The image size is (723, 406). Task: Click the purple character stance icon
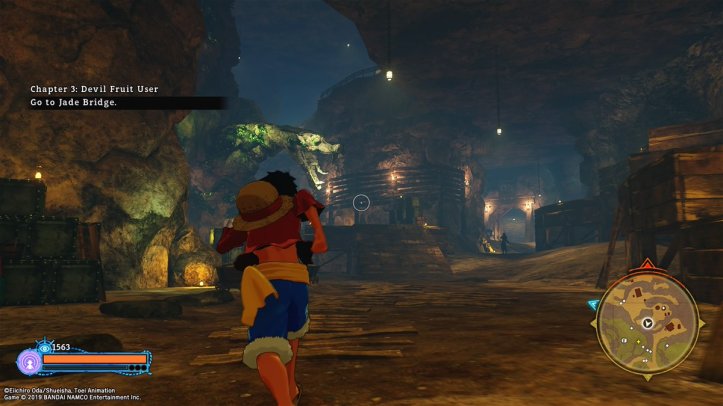29,361
